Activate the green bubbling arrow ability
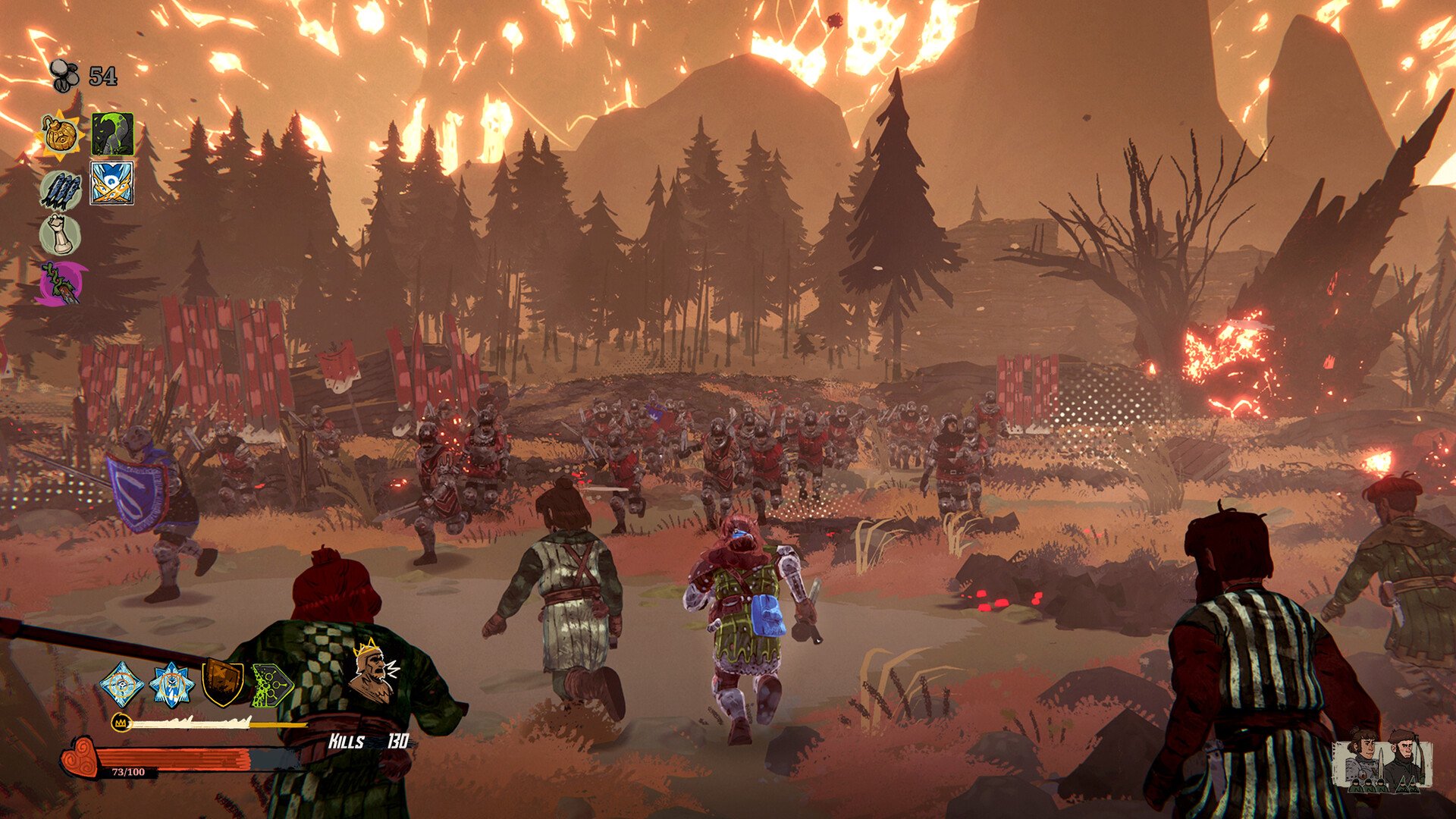This screenshot has width=1456, height=819. (x=271, y=684)
